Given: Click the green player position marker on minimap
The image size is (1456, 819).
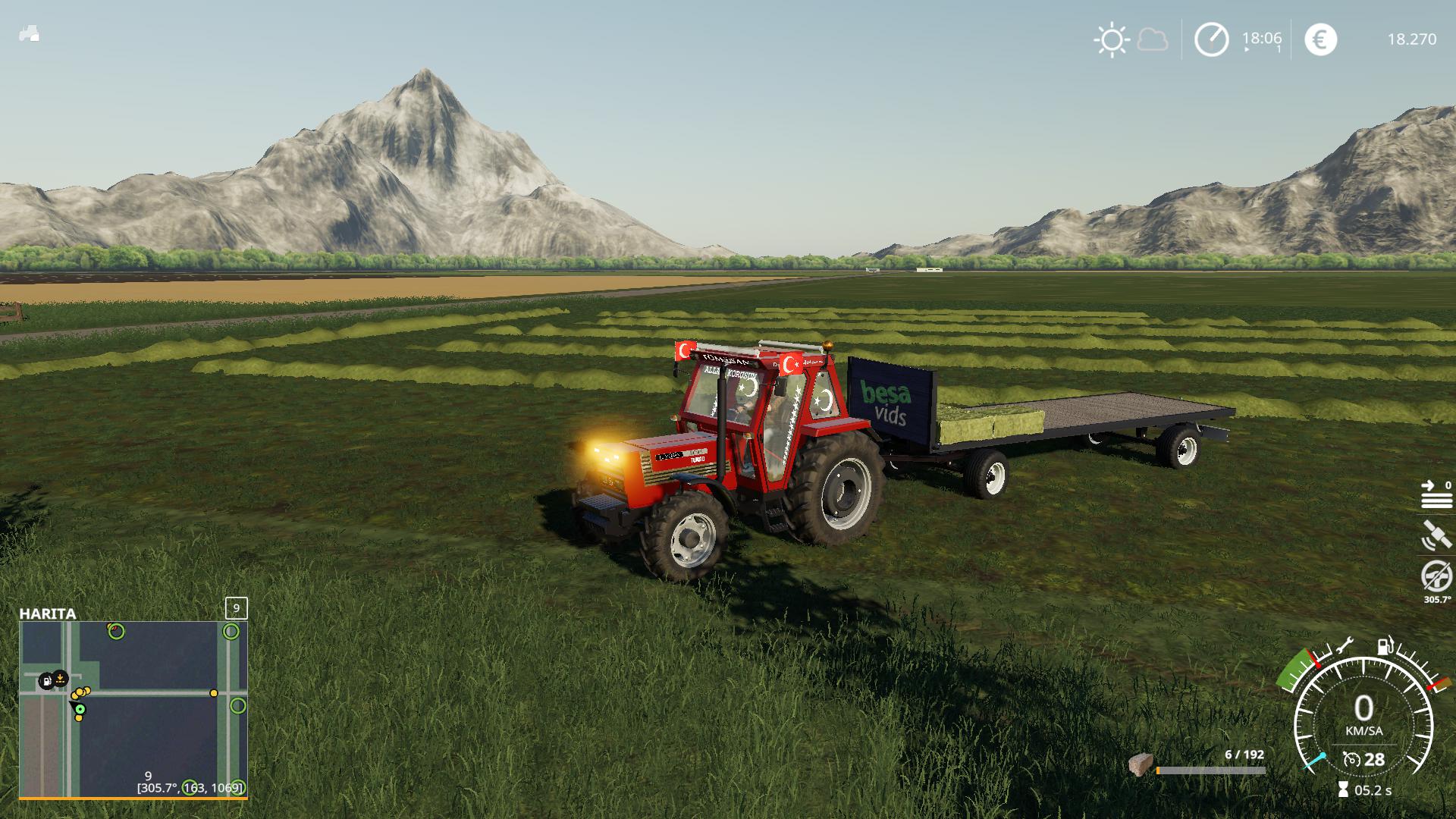Looking at the screenshot, I should 80,710.
